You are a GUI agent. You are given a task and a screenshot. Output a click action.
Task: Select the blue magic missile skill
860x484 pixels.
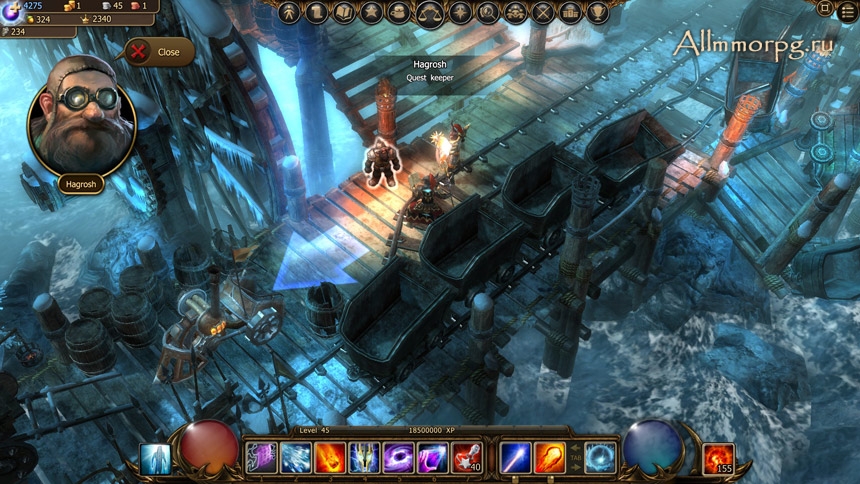(x=516, y=458)
